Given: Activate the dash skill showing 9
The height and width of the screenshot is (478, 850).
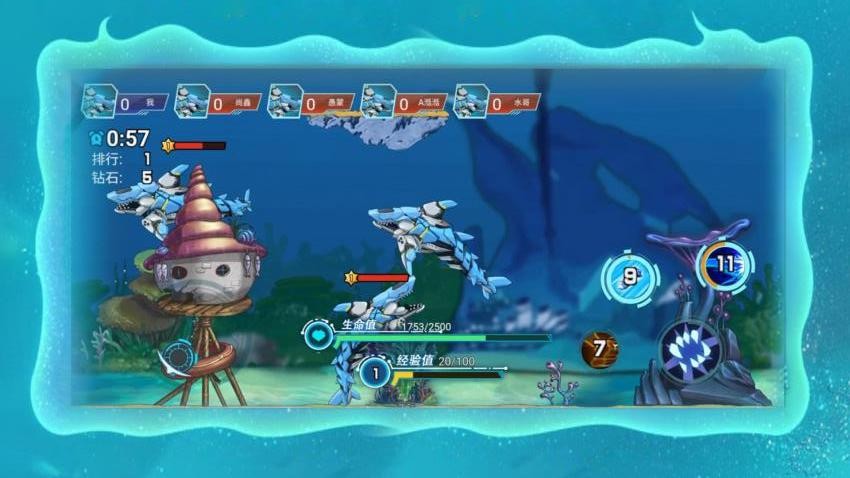Looking at the screenshot, I should [629, 278].
